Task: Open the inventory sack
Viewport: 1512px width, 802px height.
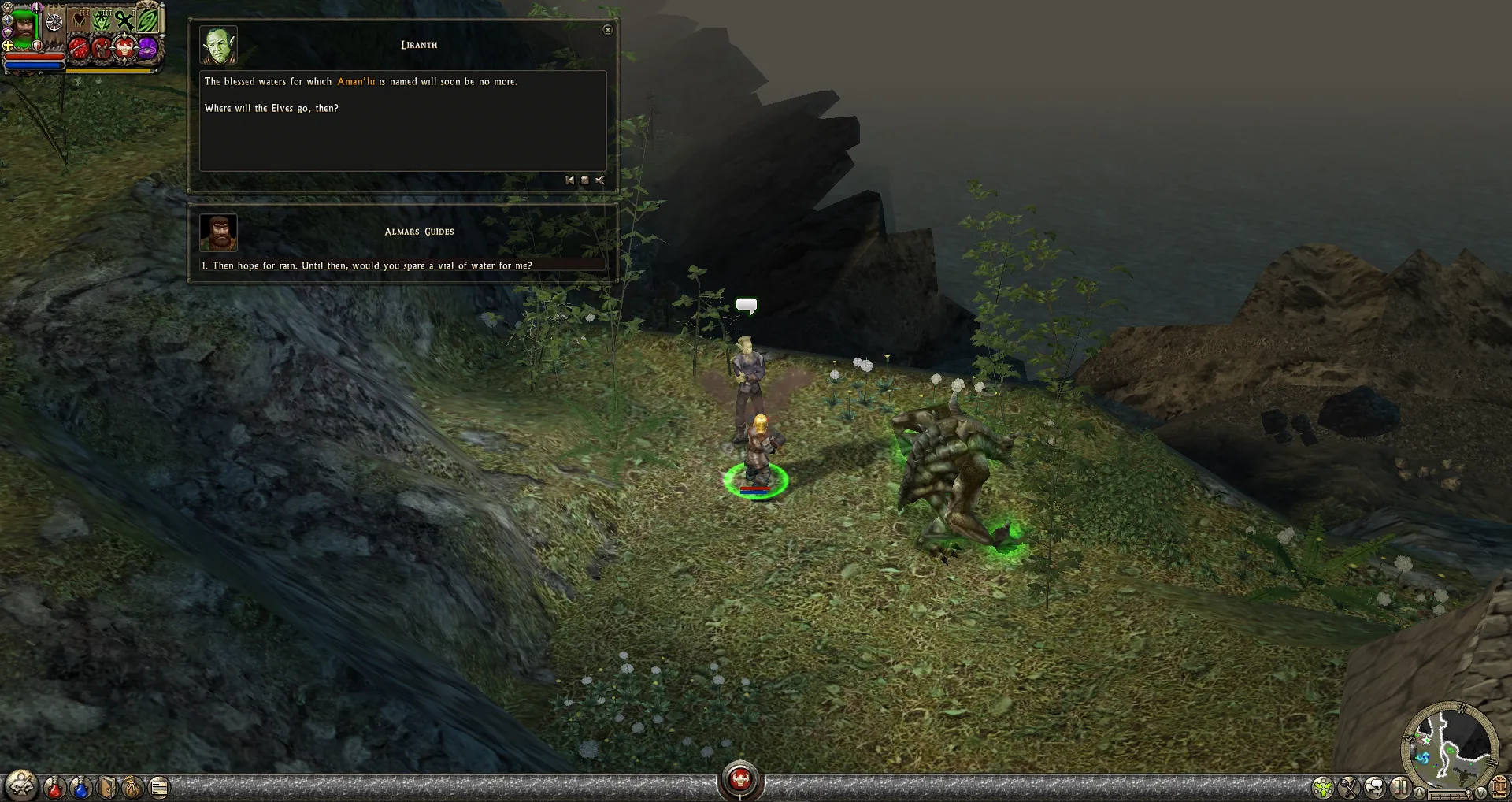Action: (x=132, y=786)
